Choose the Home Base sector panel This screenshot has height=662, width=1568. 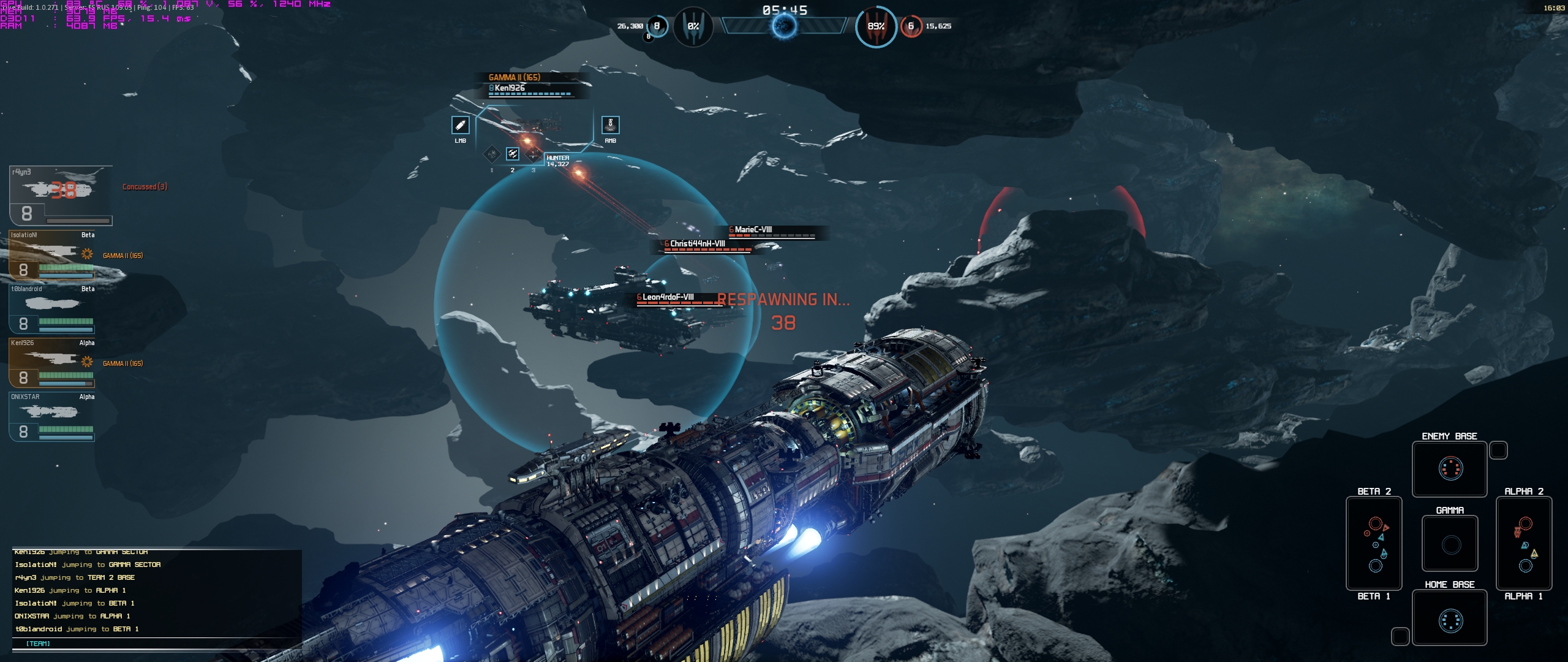1449,618
